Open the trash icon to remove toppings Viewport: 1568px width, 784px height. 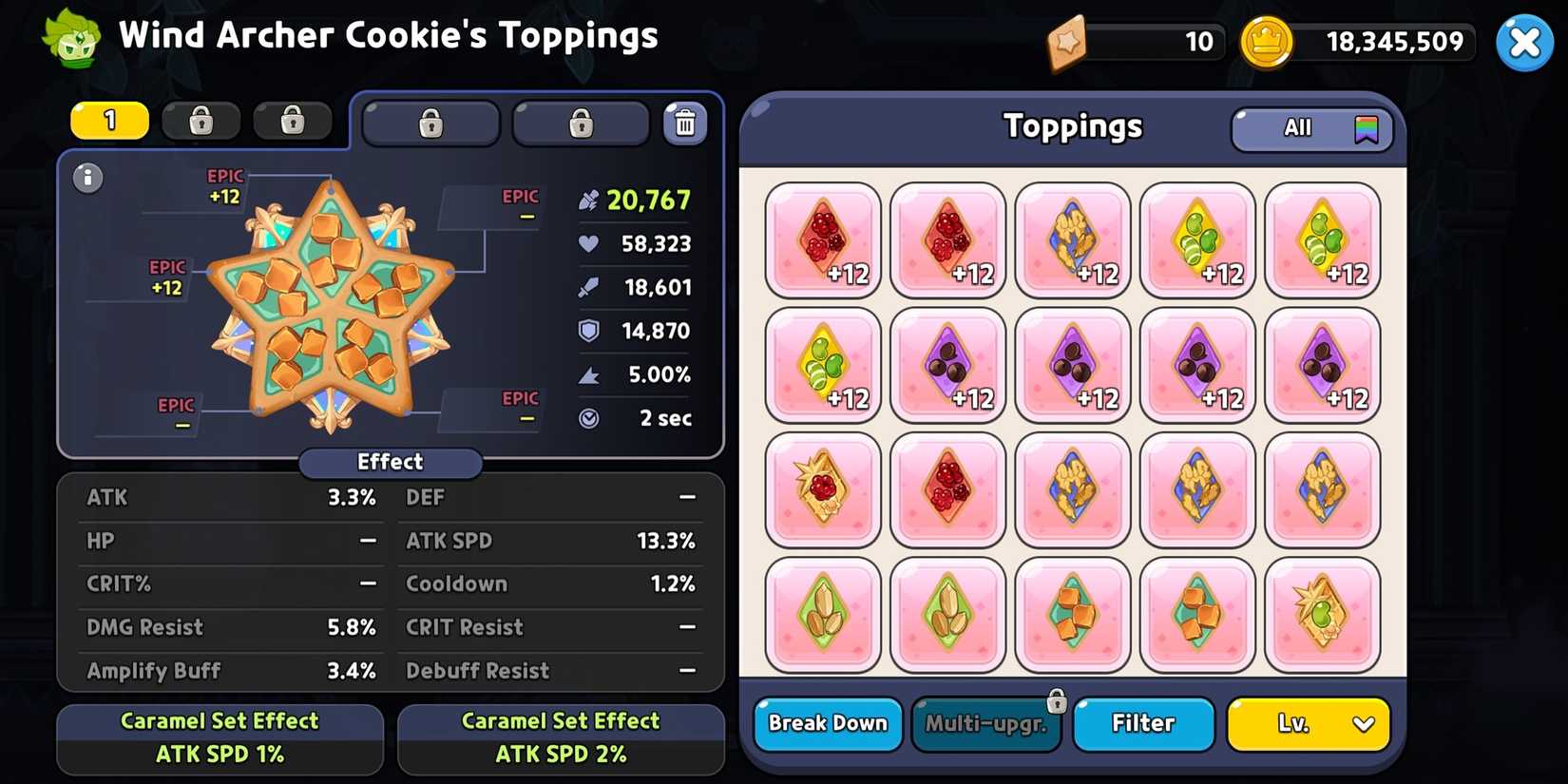(686, 122)
